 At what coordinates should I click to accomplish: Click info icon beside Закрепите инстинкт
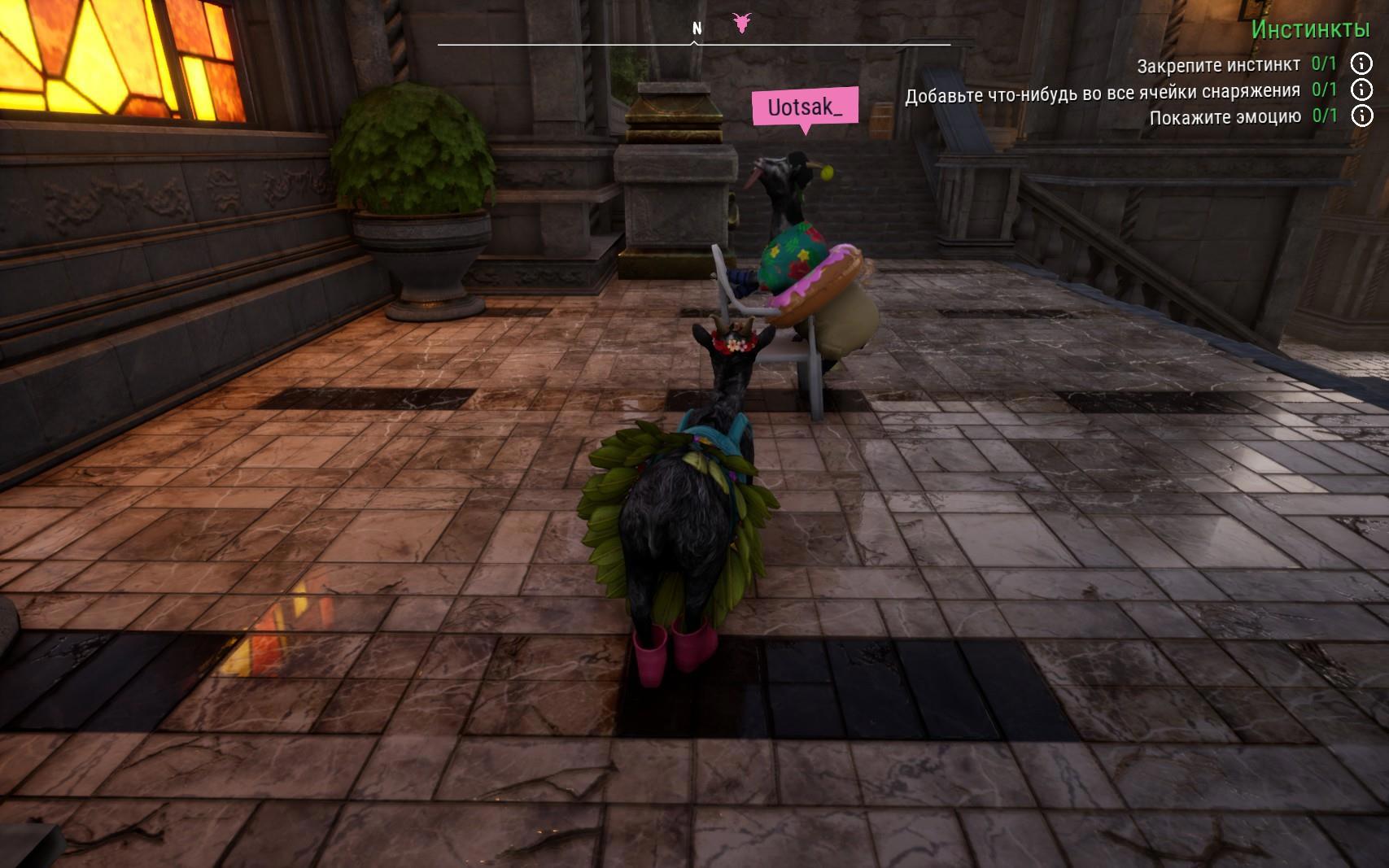point(1361,63)
